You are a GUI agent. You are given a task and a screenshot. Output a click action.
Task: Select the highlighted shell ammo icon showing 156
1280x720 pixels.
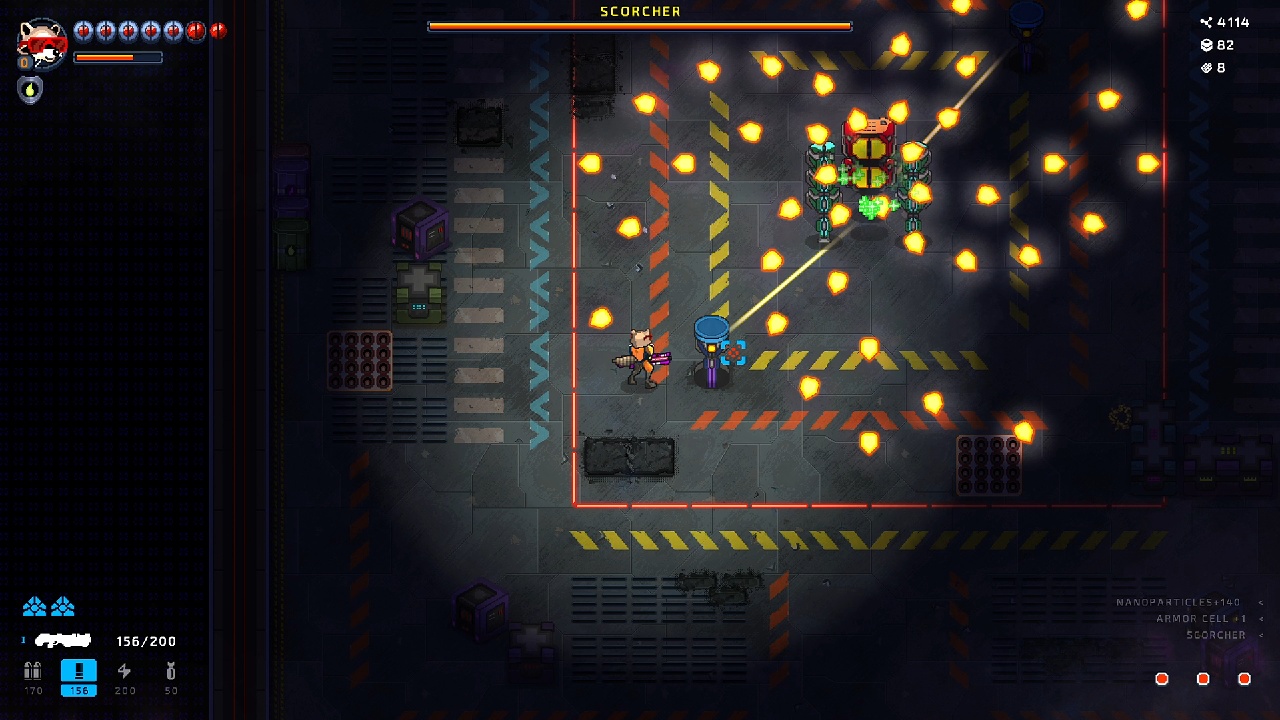(79, 672)
